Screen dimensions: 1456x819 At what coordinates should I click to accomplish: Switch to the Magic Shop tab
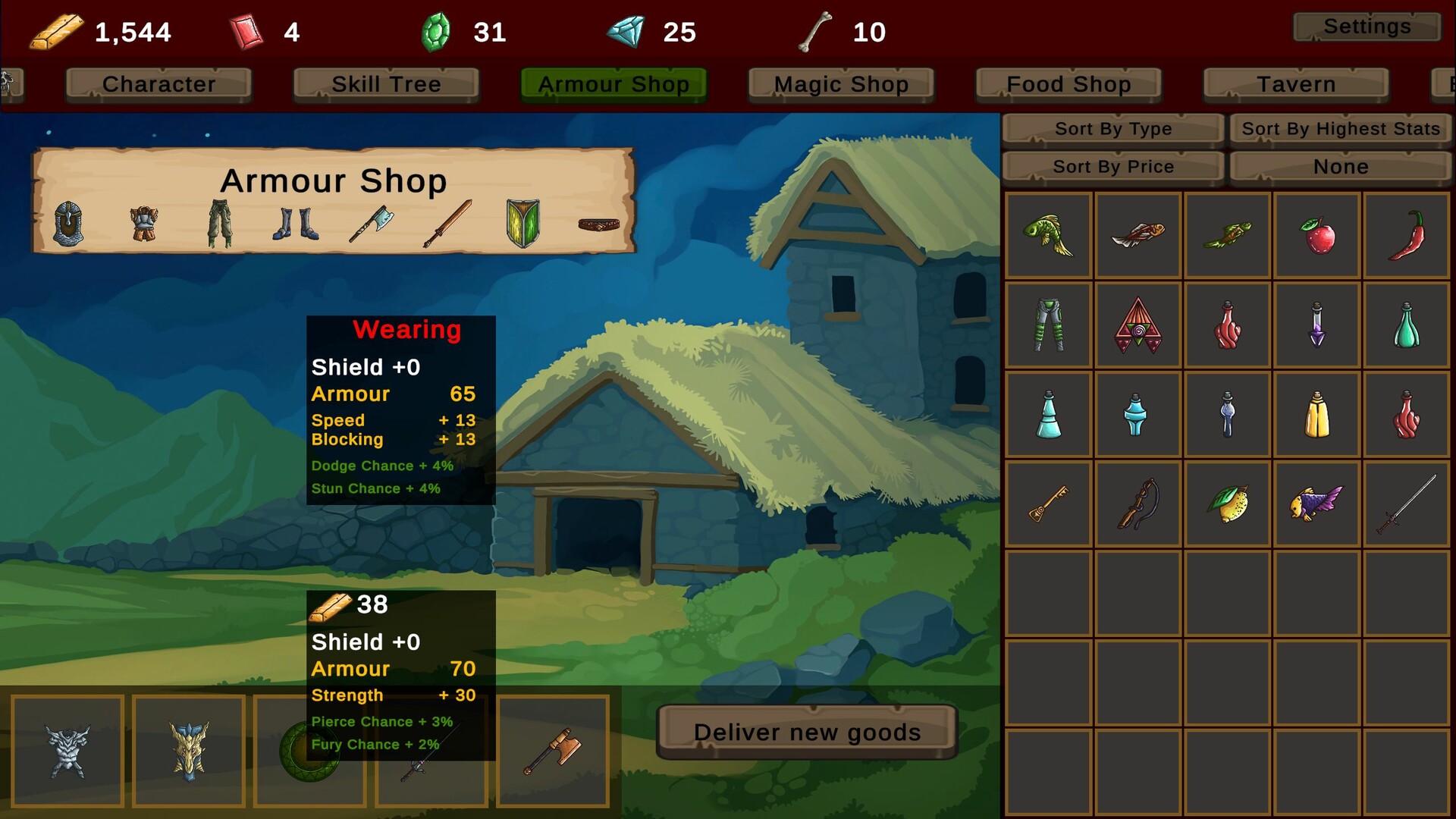(840, 84)
